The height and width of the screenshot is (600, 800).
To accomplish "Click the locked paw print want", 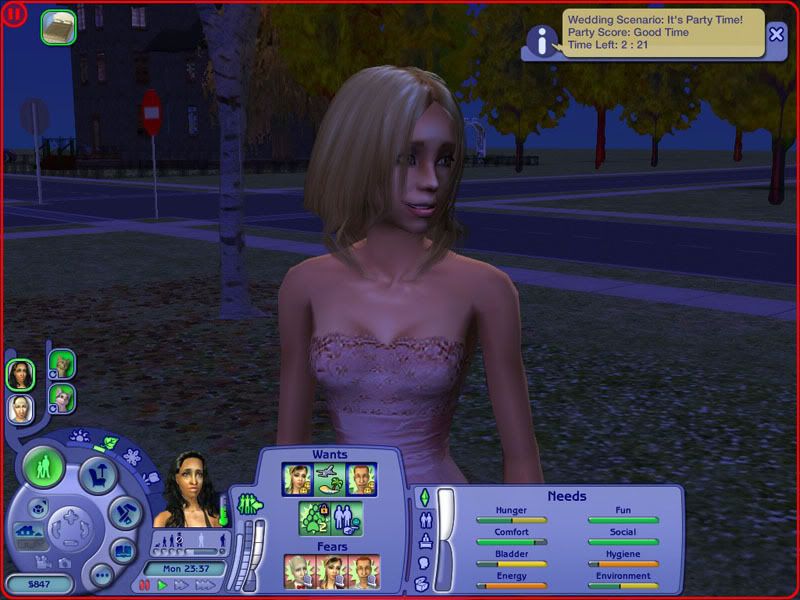I will [314, 517].
